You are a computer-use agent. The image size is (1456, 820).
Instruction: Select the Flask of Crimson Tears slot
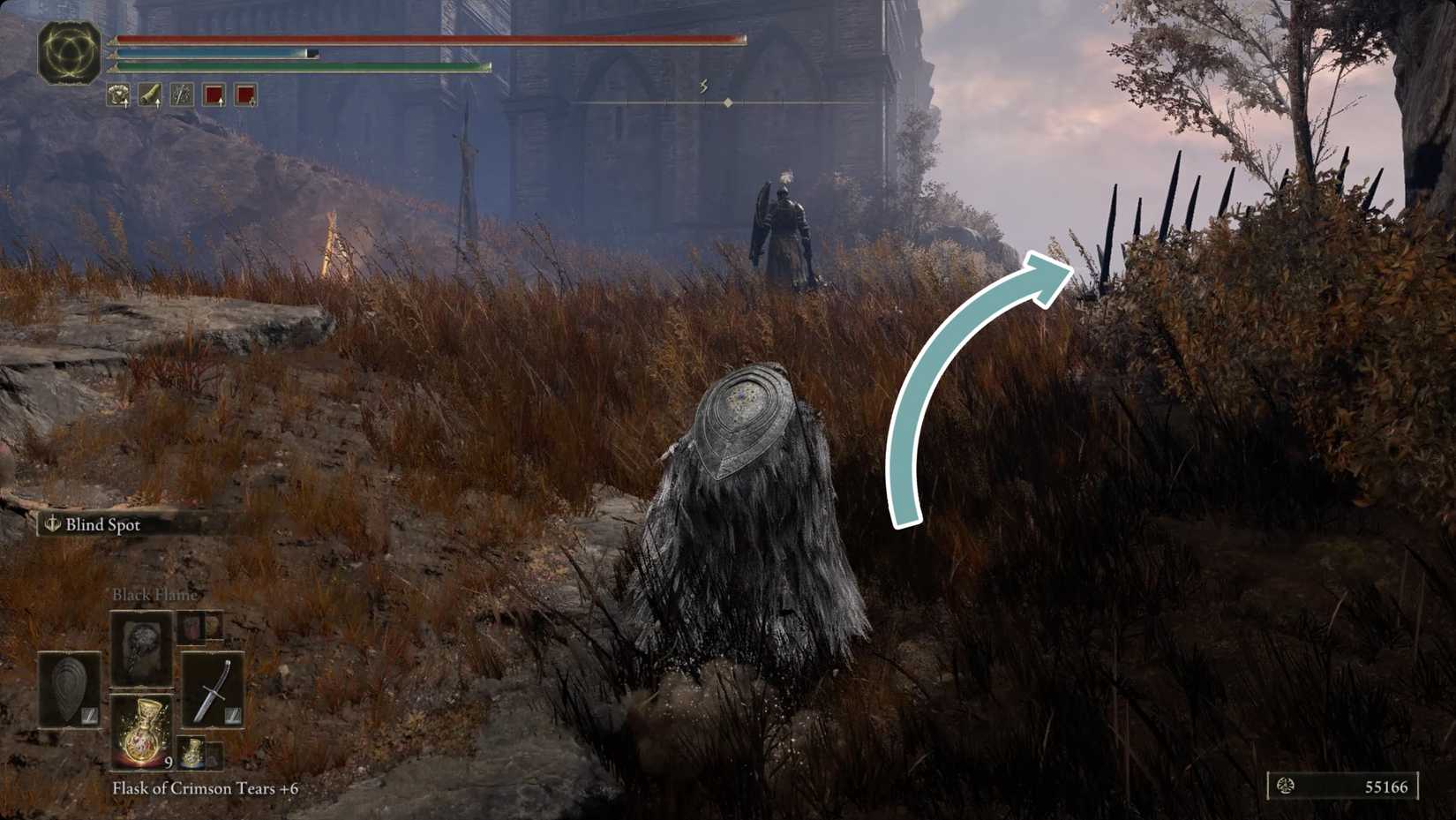coord(143,733)
